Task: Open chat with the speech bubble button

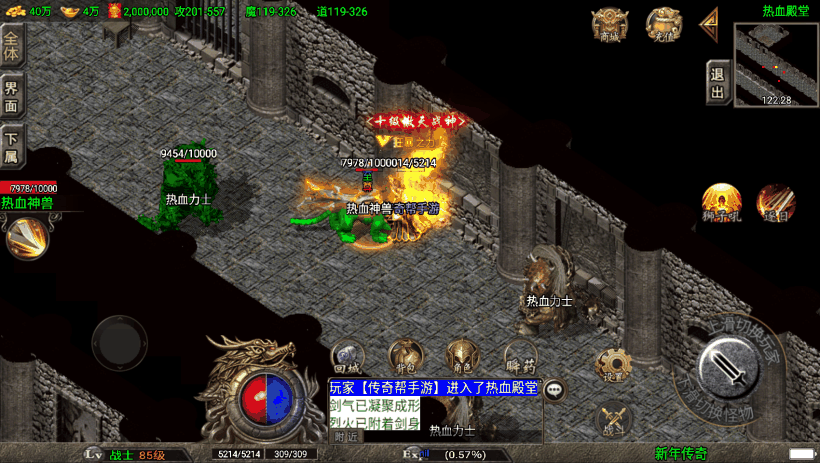Action: [553, 391]
